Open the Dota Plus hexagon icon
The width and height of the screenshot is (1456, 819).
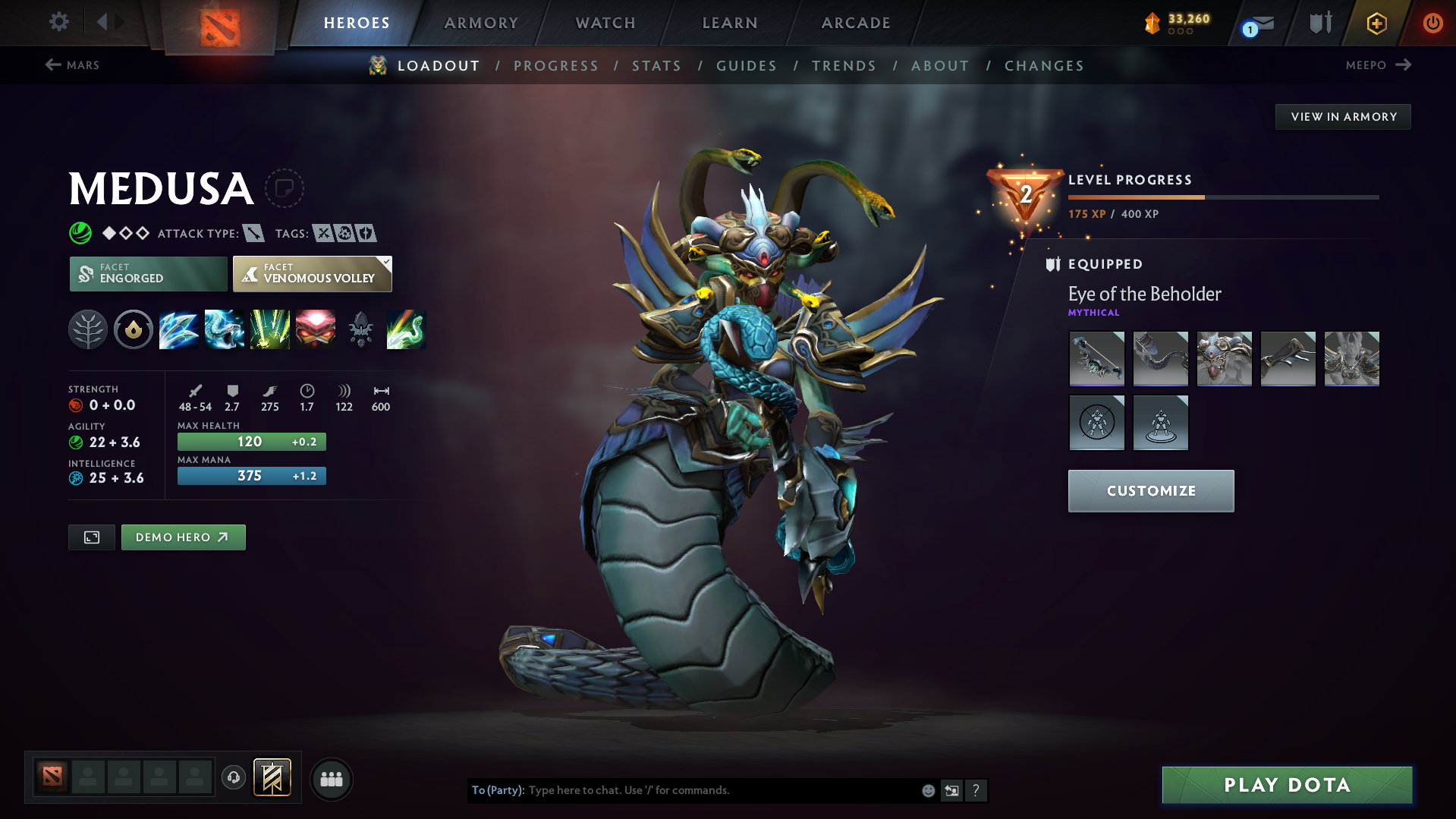[x=1376, y=23]
